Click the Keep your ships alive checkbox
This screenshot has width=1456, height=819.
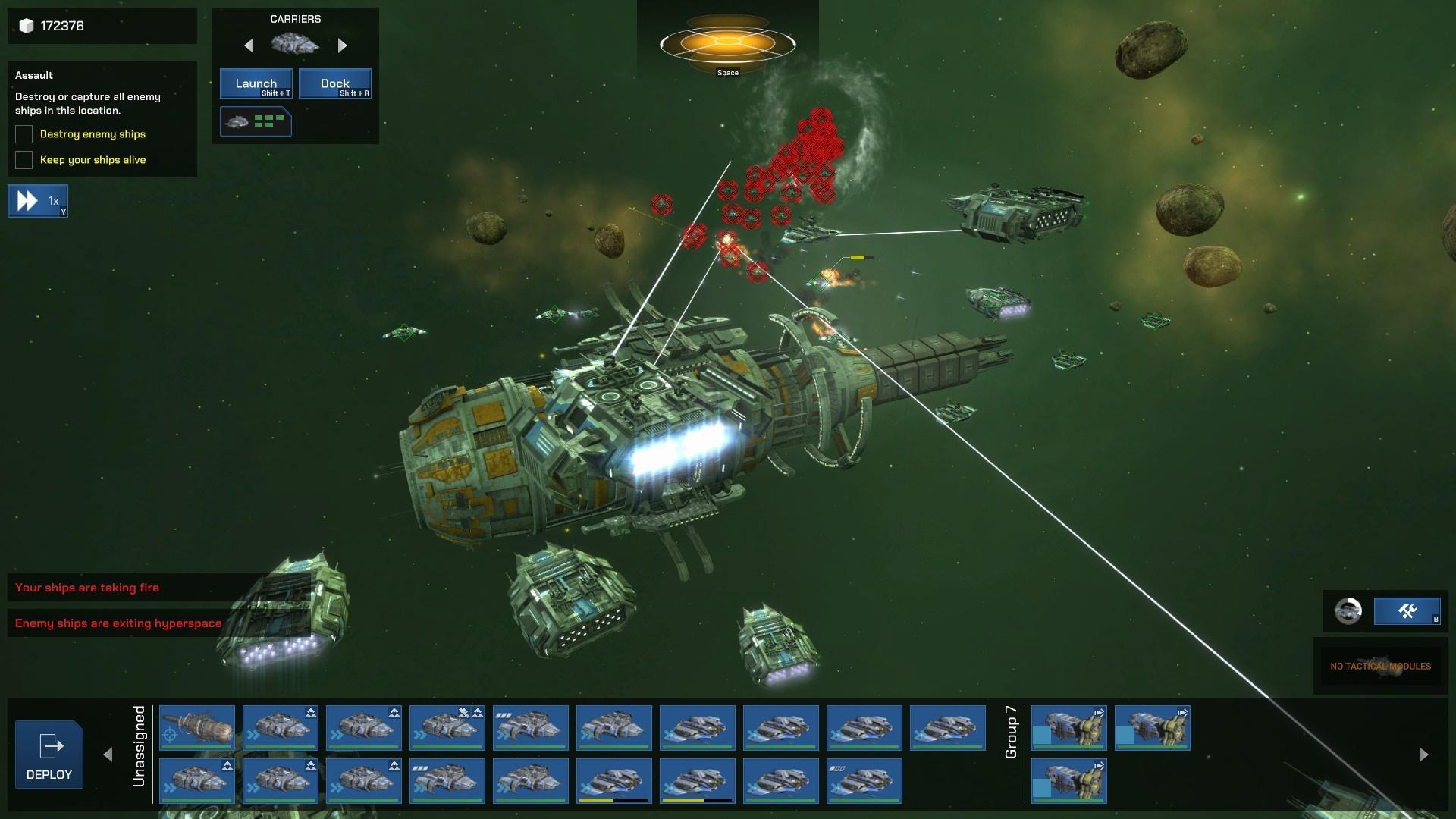point(24,160)
